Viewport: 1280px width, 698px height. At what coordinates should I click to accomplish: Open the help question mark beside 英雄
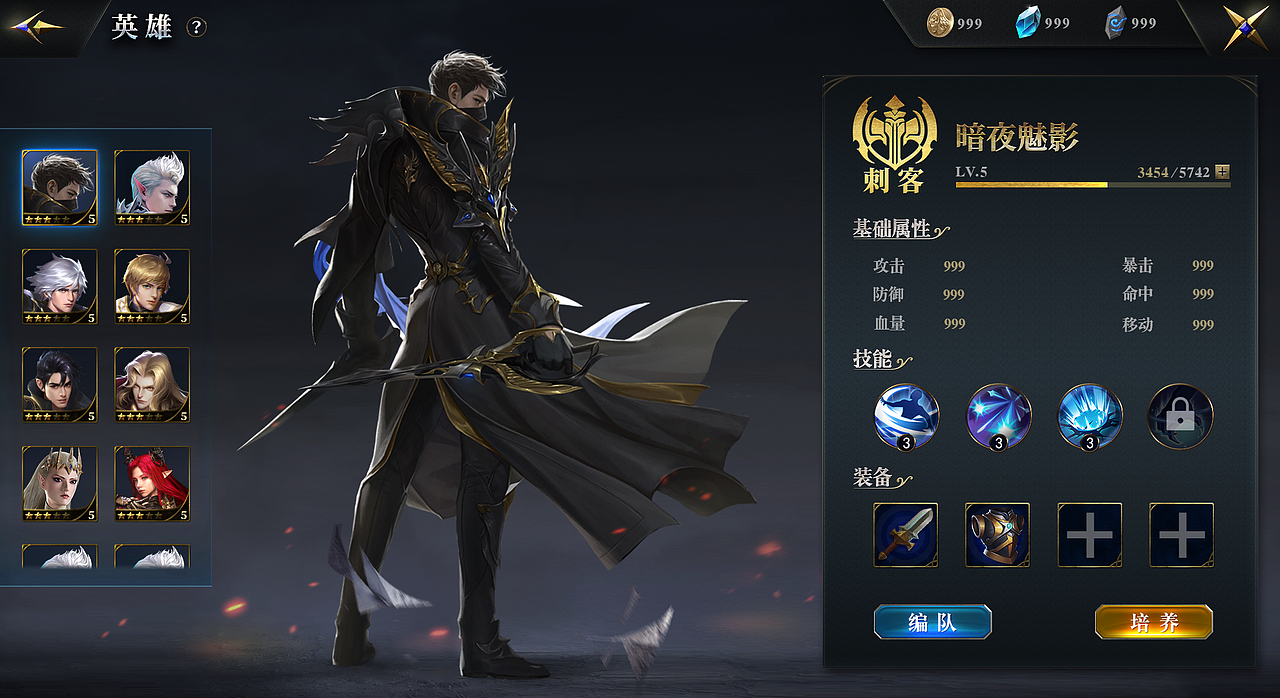coord(197,28)
